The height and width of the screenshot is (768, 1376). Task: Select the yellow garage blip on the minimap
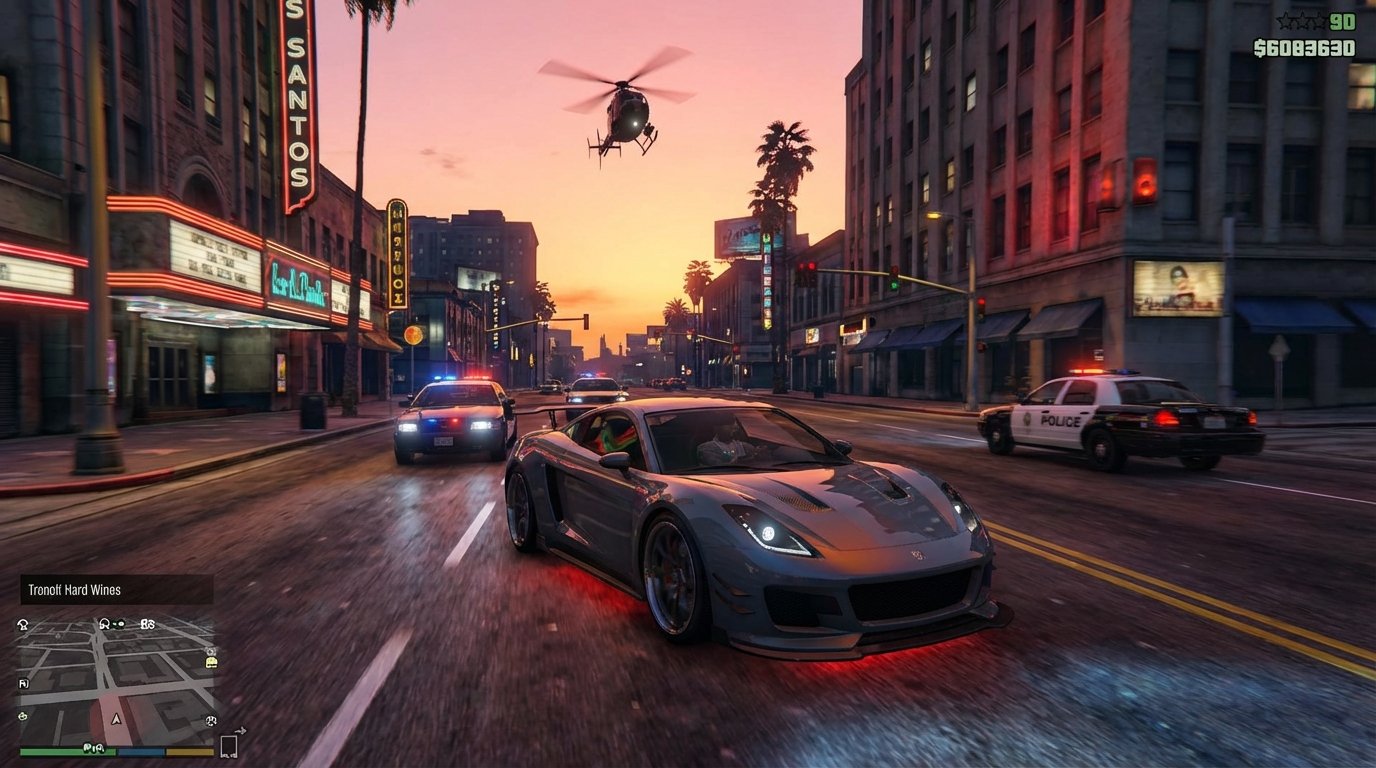(x=212, y=661)
